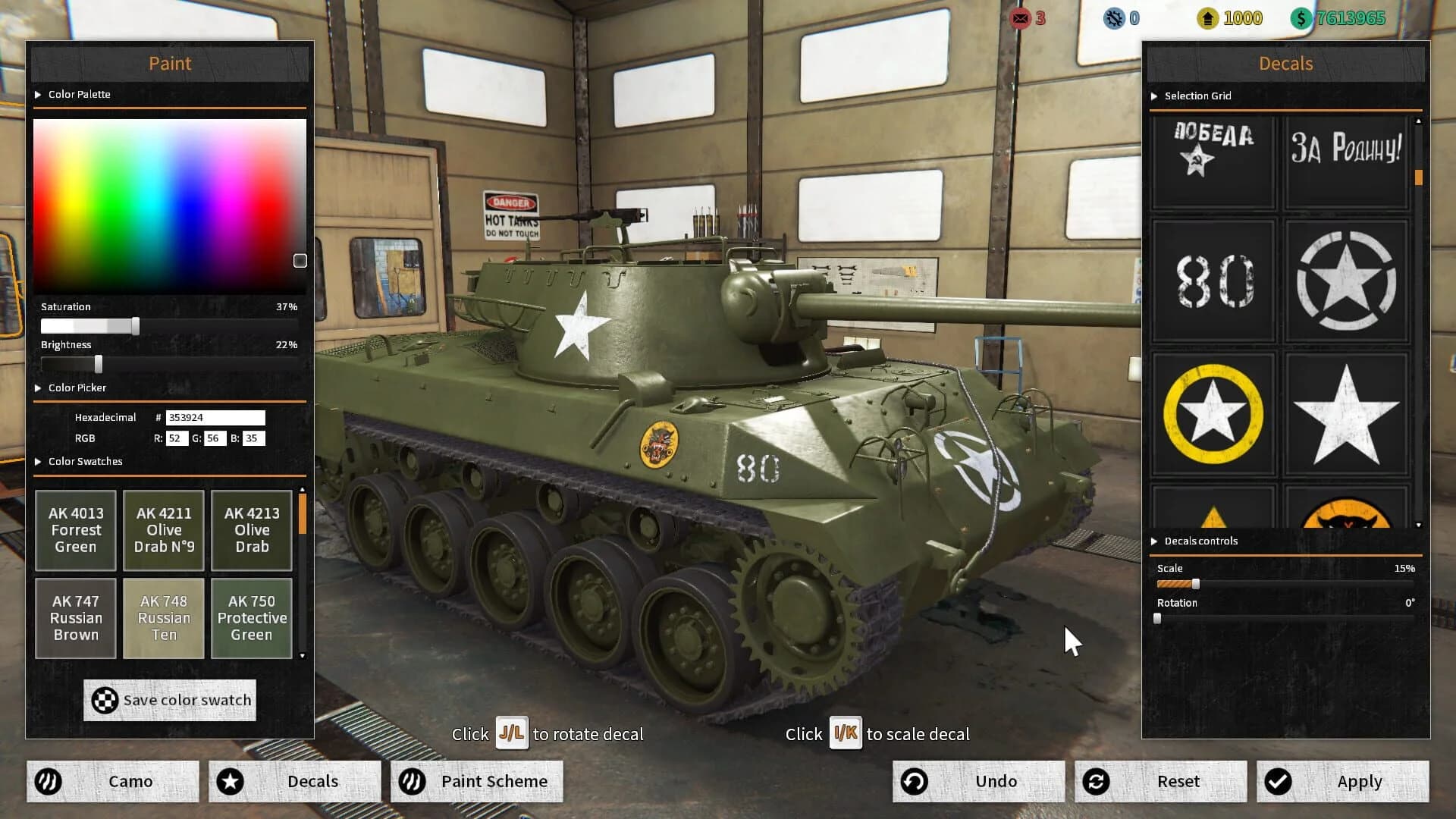The width and height of the screenshot is (1456, 819).
Task: Click the yellow coin icon showing 1000
Action: point(1207,18)
